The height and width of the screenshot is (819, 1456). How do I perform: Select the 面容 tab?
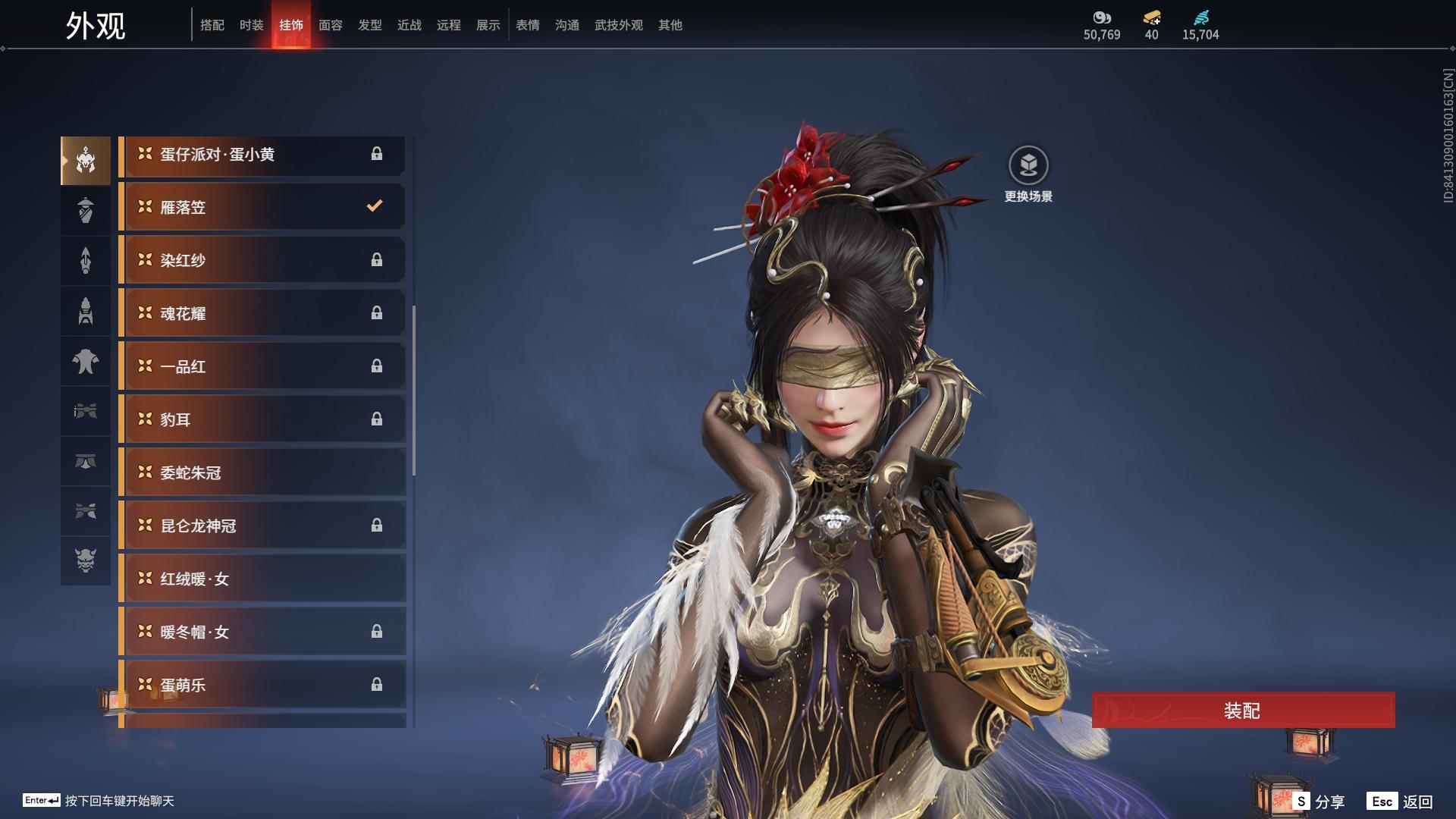click(x=330, y=25)
